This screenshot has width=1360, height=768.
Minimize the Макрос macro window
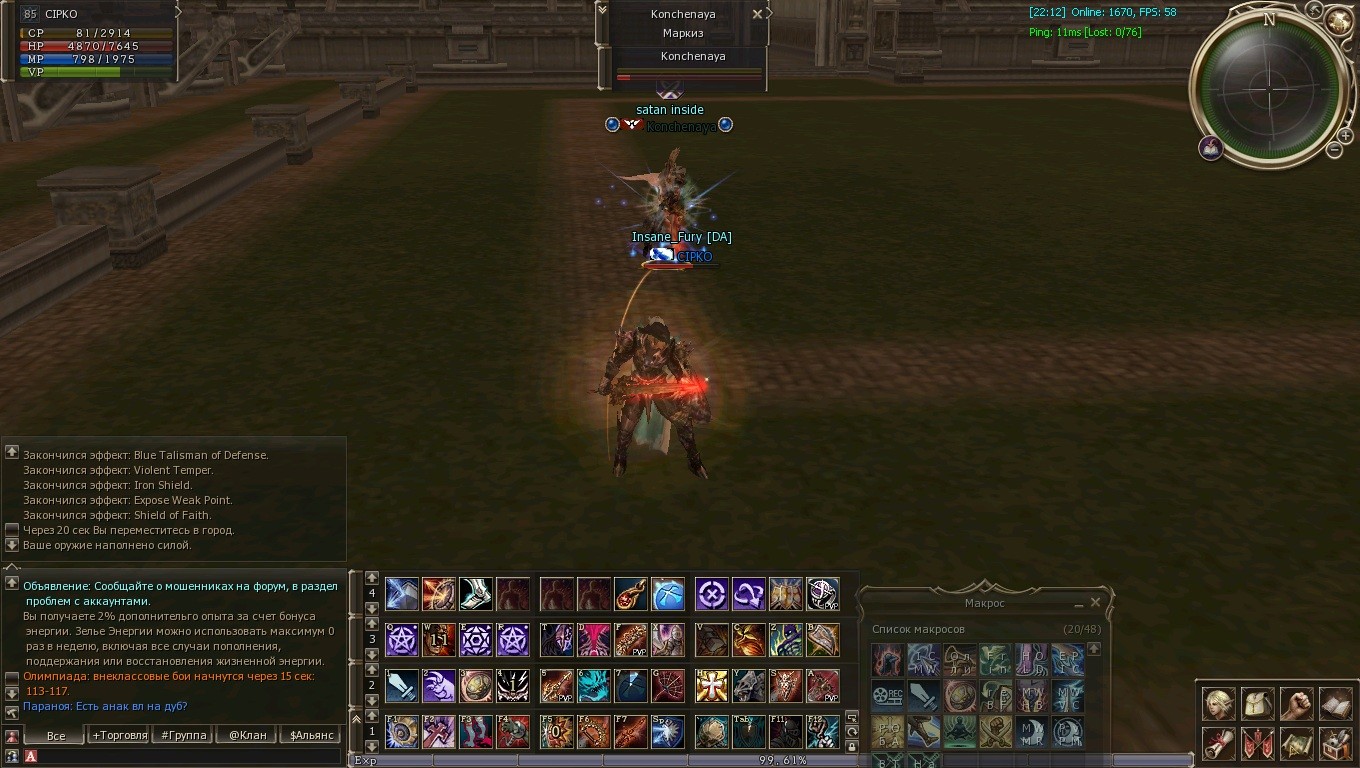click(x=1079, y=604)
